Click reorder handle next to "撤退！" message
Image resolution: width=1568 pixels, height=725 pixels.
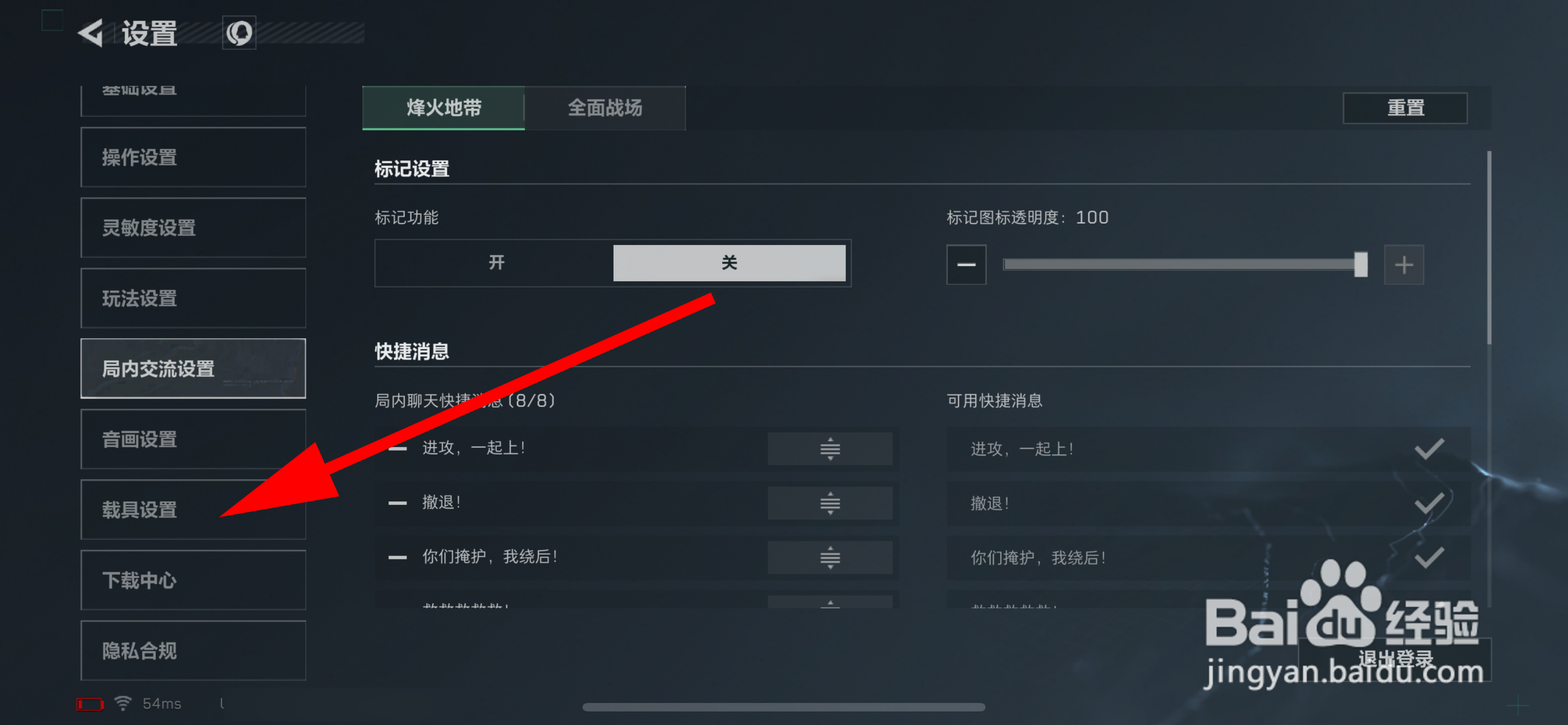pyautogui.click(x=830, y=503)
